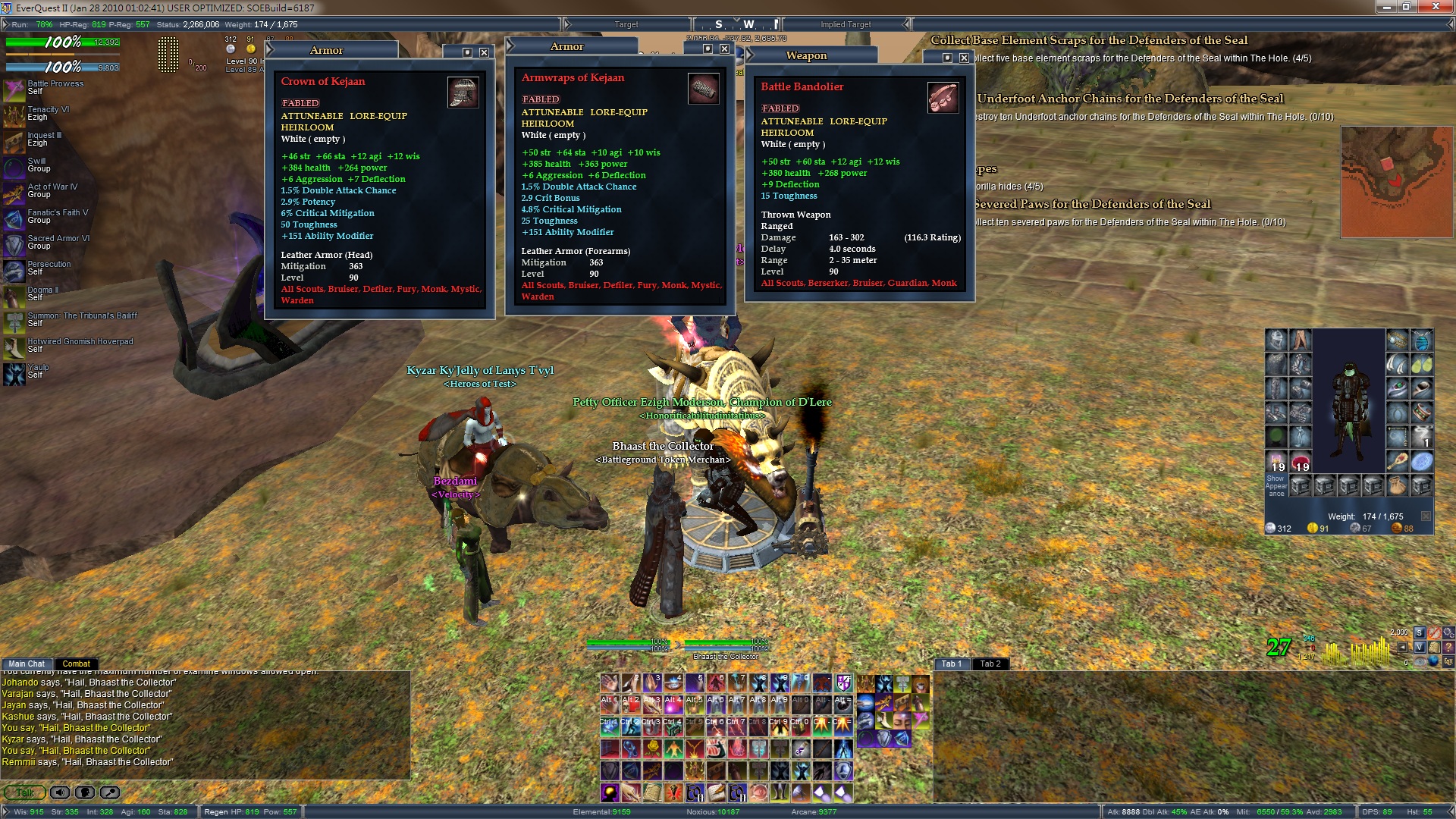This screenshot has width=1456, height=819.
Task: Close the Battle Bandolier weapon window
Action: 964,58
